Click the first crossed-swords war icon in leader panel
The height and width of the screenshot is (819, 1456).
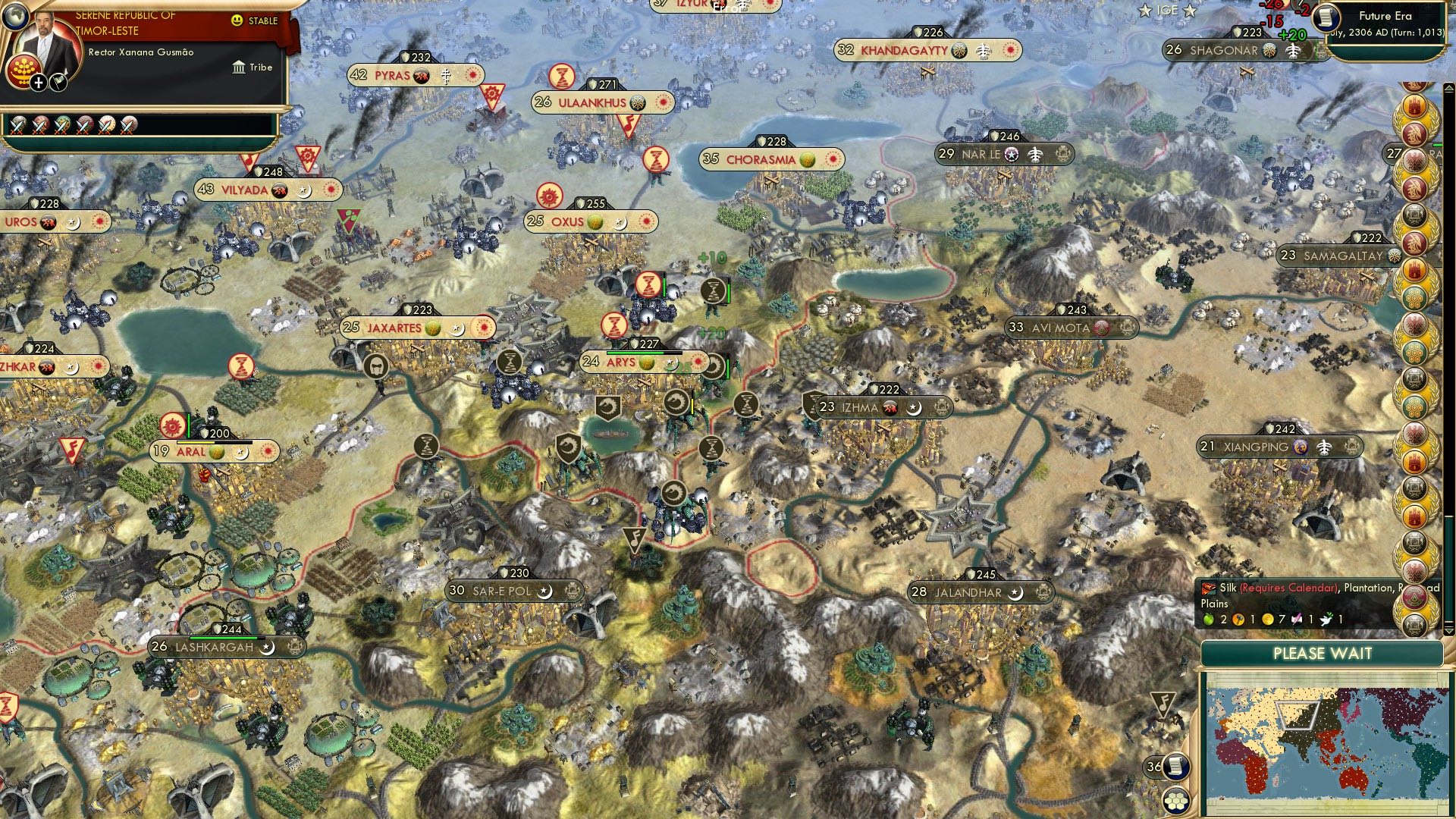18,126
